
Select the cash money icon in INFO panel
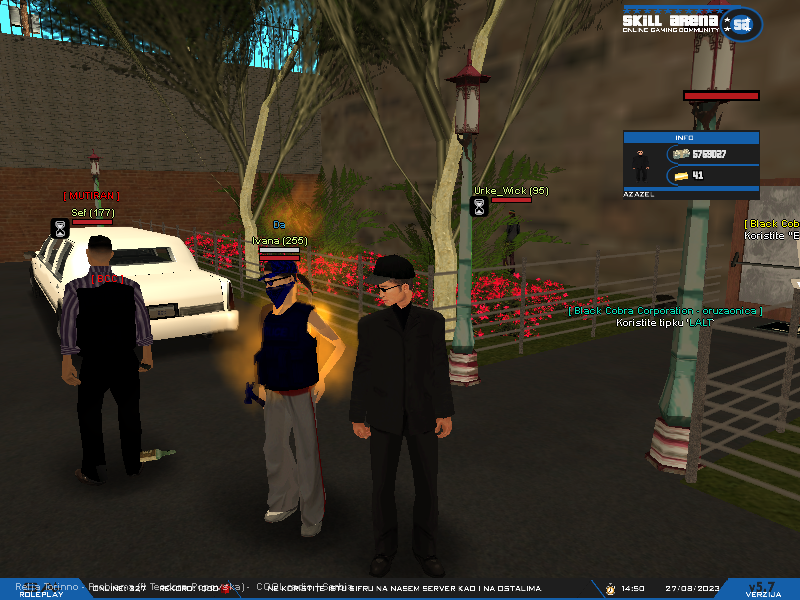coord(682,154)
